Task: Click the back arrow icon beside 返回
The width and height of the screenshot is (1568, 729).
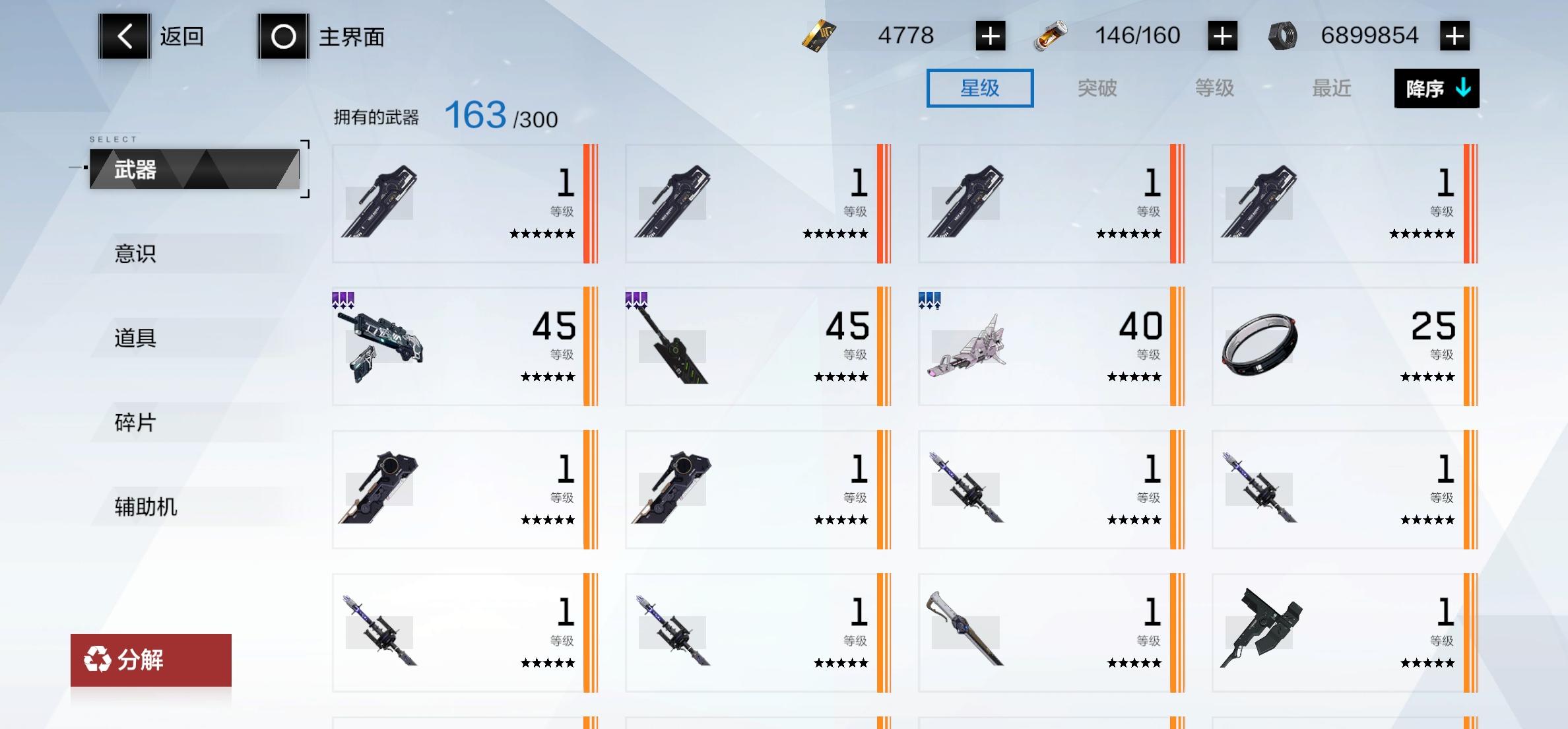Action: tap(123, 36)
